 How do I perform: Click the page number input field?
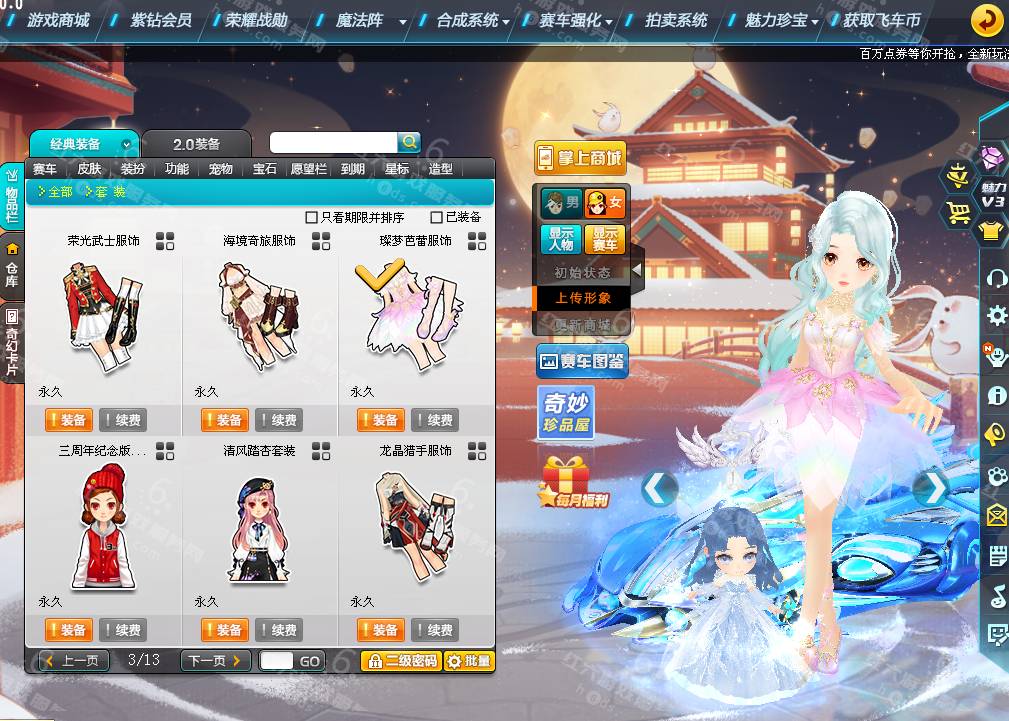pos(277,660)
